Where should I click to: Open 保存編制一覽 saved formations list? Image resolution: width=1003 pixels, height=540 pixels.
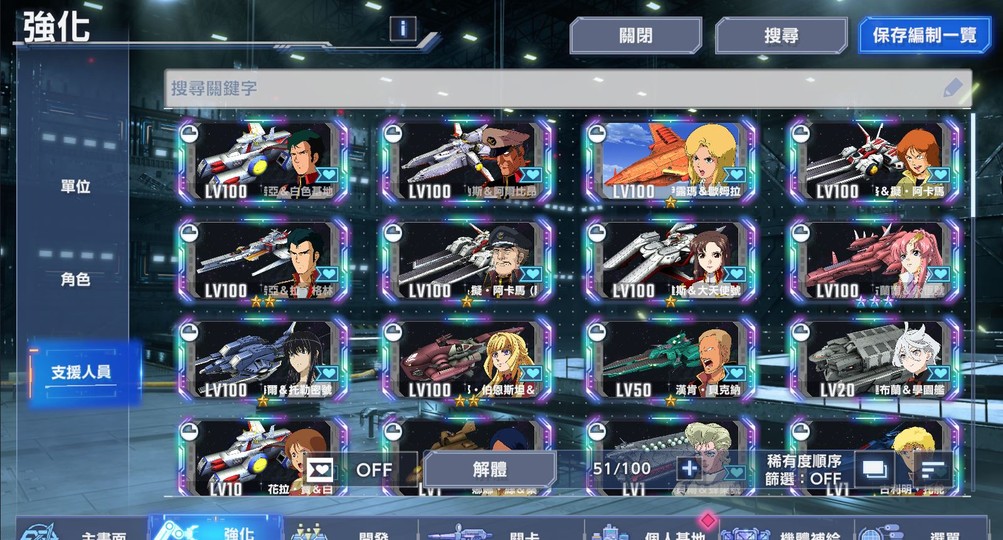click(x=924, y=36)
